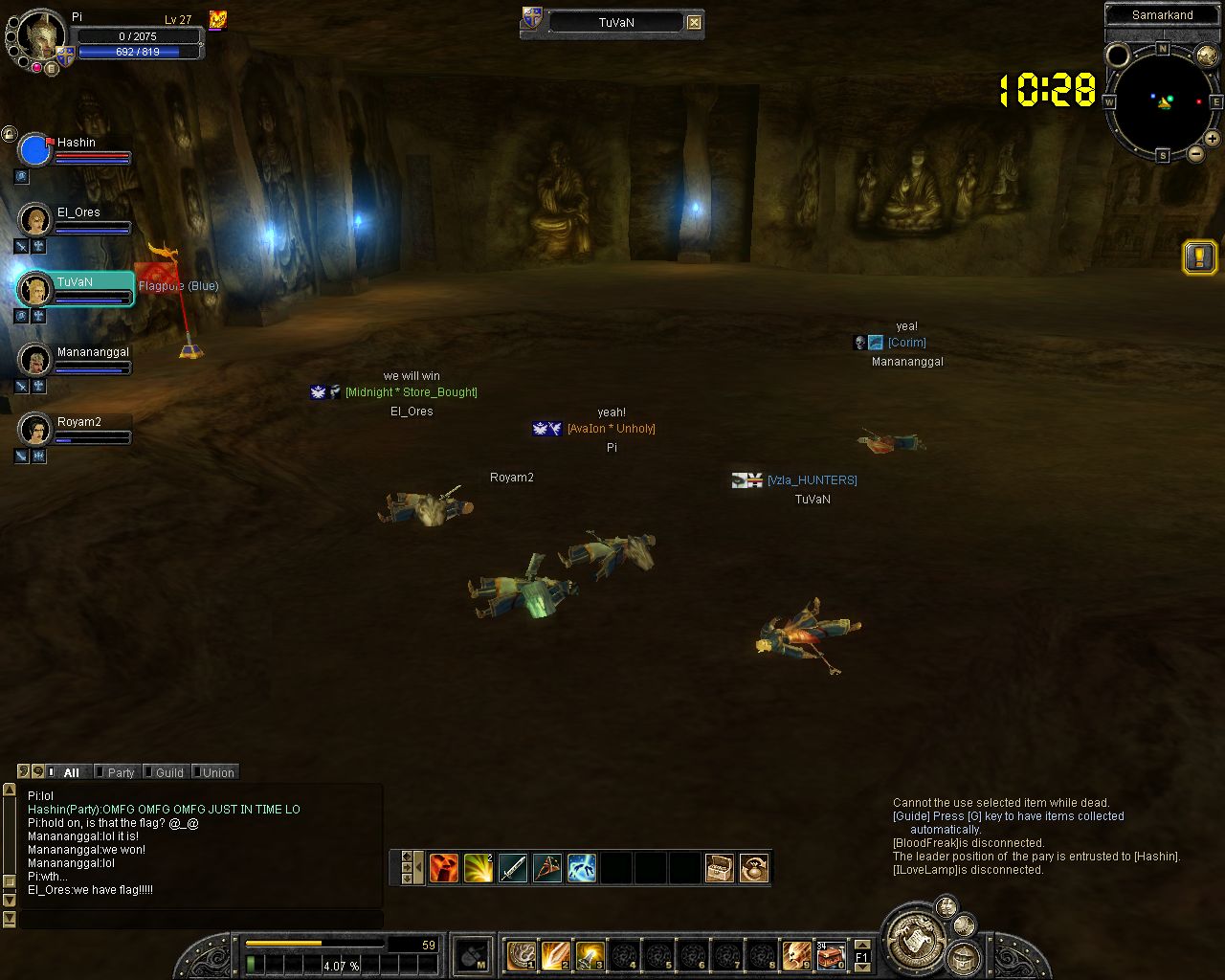1225x980 pixels.
Task: Close the TuVaN target window
Action: (694, 23)
